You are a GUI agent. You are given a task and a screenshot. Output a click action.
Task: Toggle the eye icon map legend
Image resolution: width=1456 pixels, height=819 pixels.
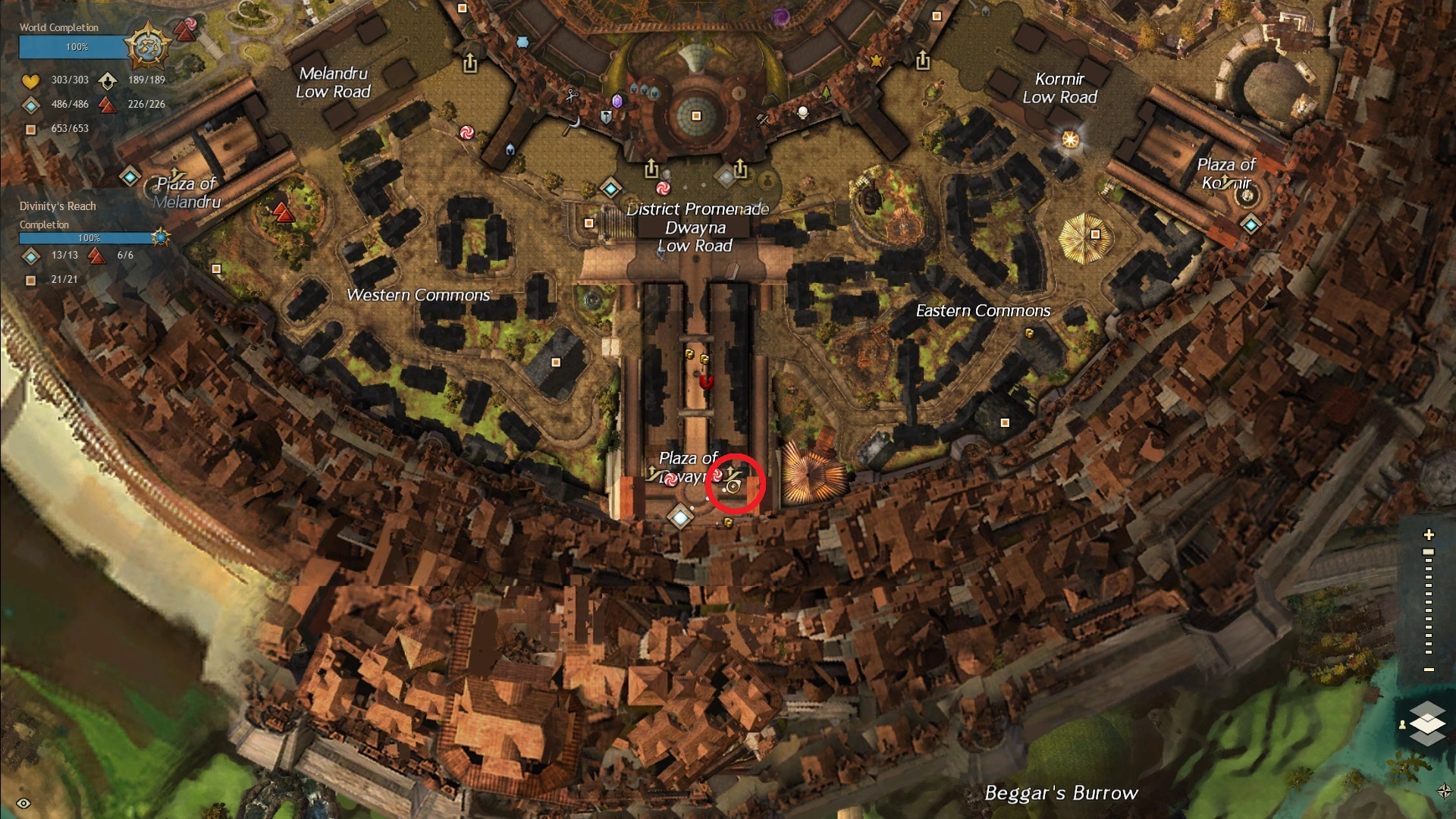(24, 803)
